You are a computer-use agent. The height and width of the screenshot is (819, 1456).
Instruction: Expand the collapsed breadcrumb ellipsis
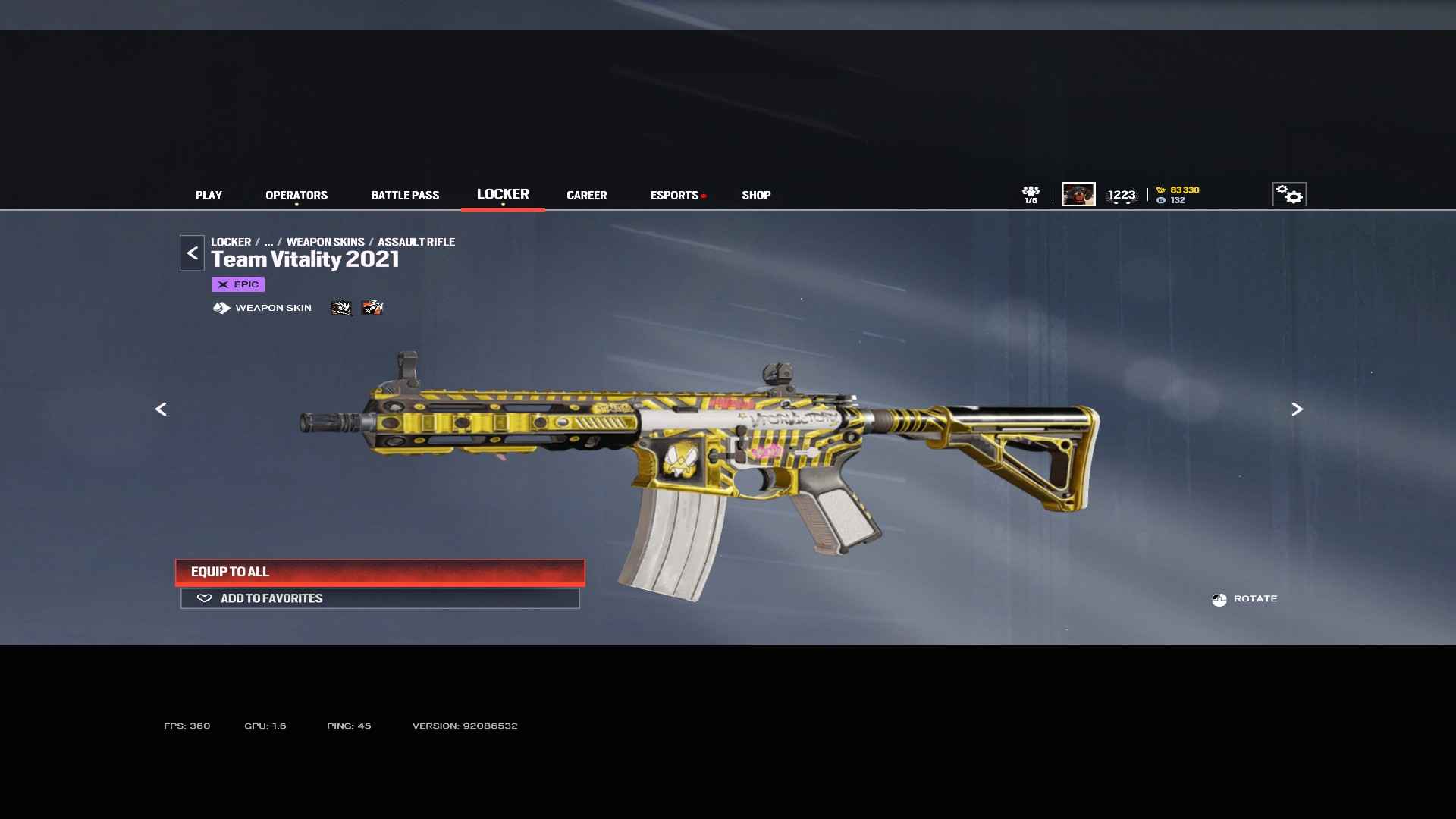tap(268, 242)
